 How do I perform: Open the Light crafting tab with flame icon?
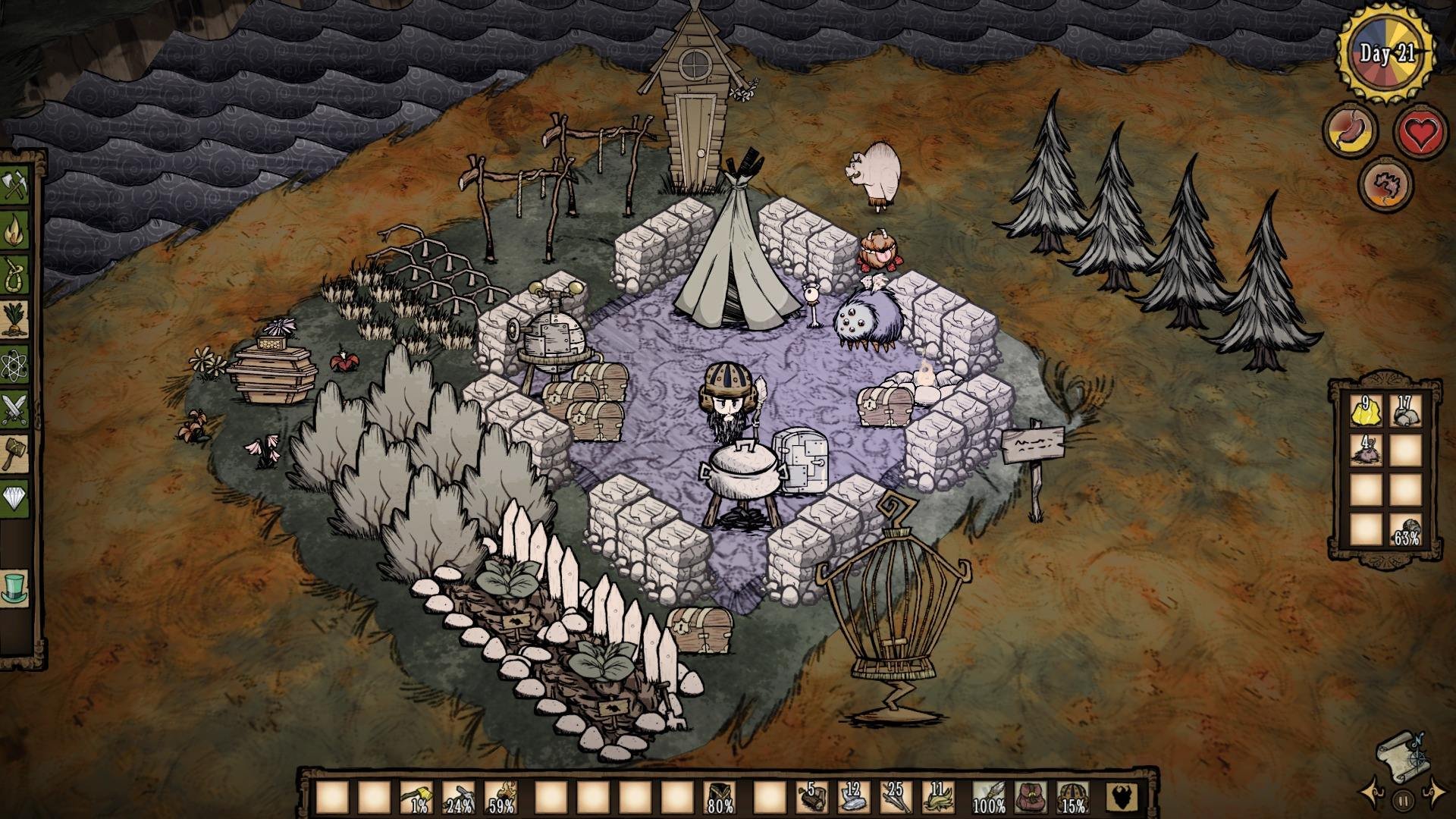pyautogui.click(x=14, y=231)
